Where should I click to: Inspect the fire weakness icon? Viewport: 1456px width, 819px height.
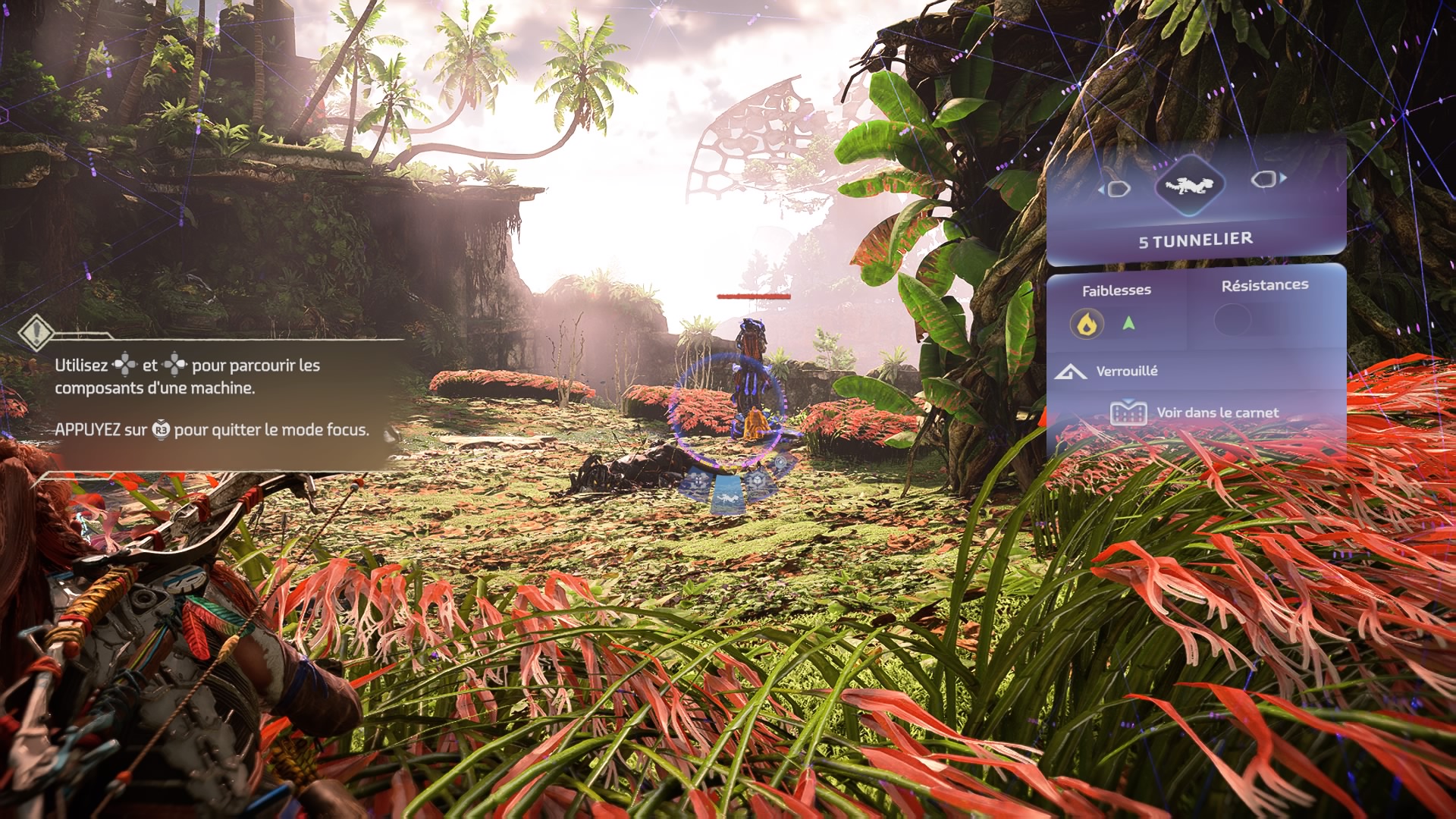[x=1087, y=325]
